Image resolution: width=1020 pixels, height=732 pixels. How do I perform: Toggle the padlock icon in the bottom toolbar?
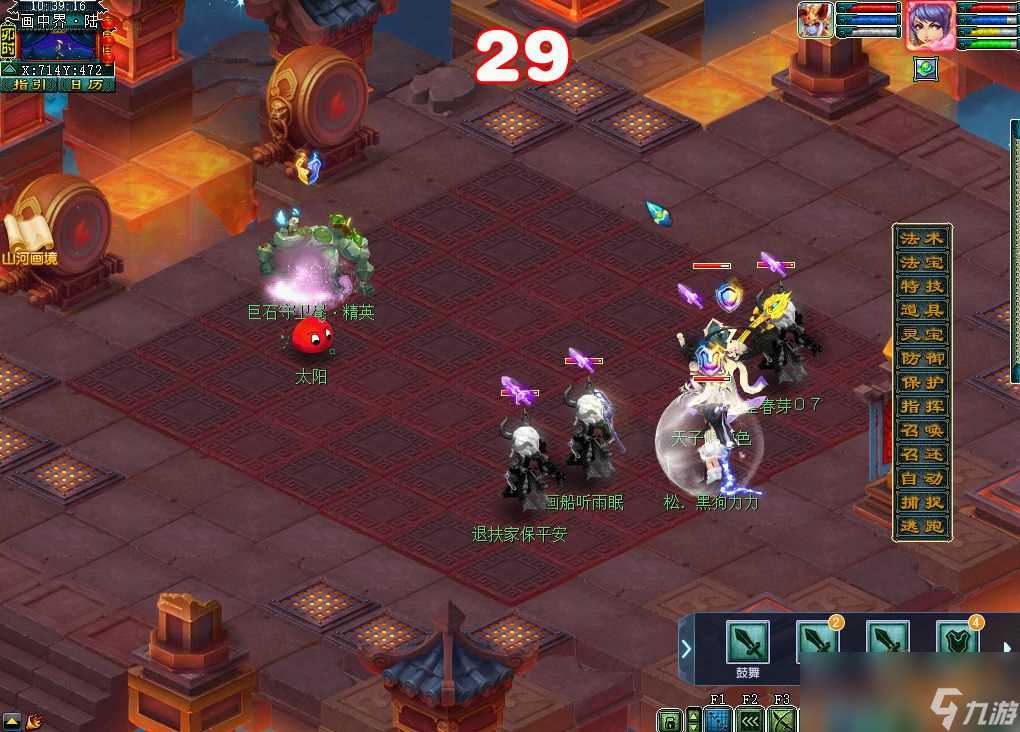click(x=669, y=720)
